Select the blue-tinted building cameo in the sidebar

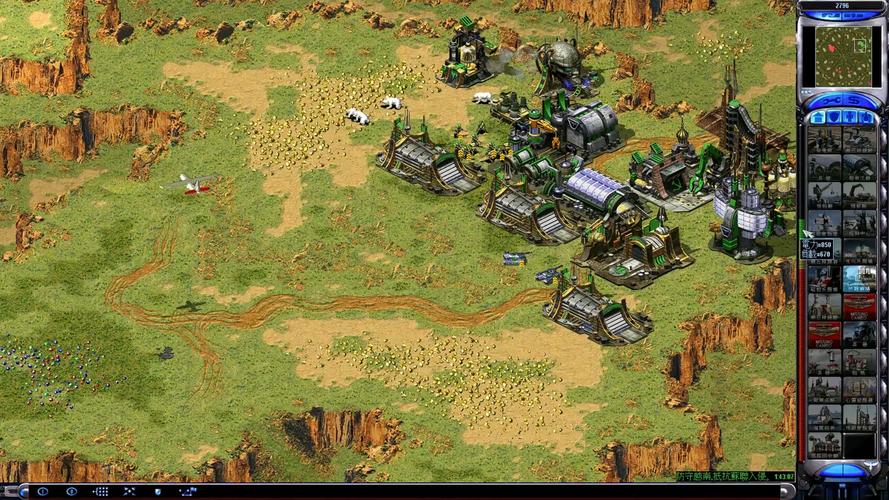[x=859, y=278]
